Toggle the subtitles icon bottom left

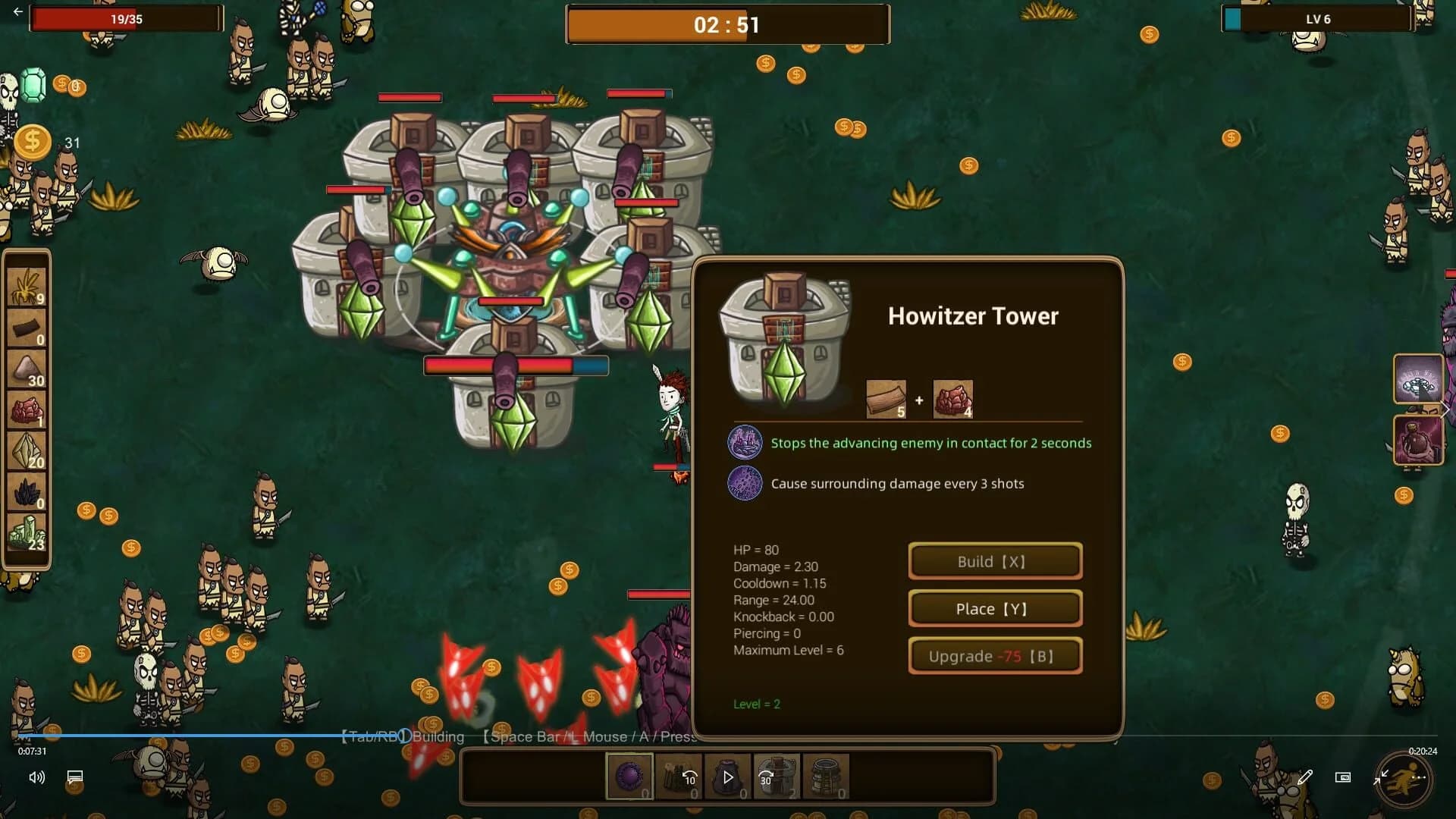74,777
